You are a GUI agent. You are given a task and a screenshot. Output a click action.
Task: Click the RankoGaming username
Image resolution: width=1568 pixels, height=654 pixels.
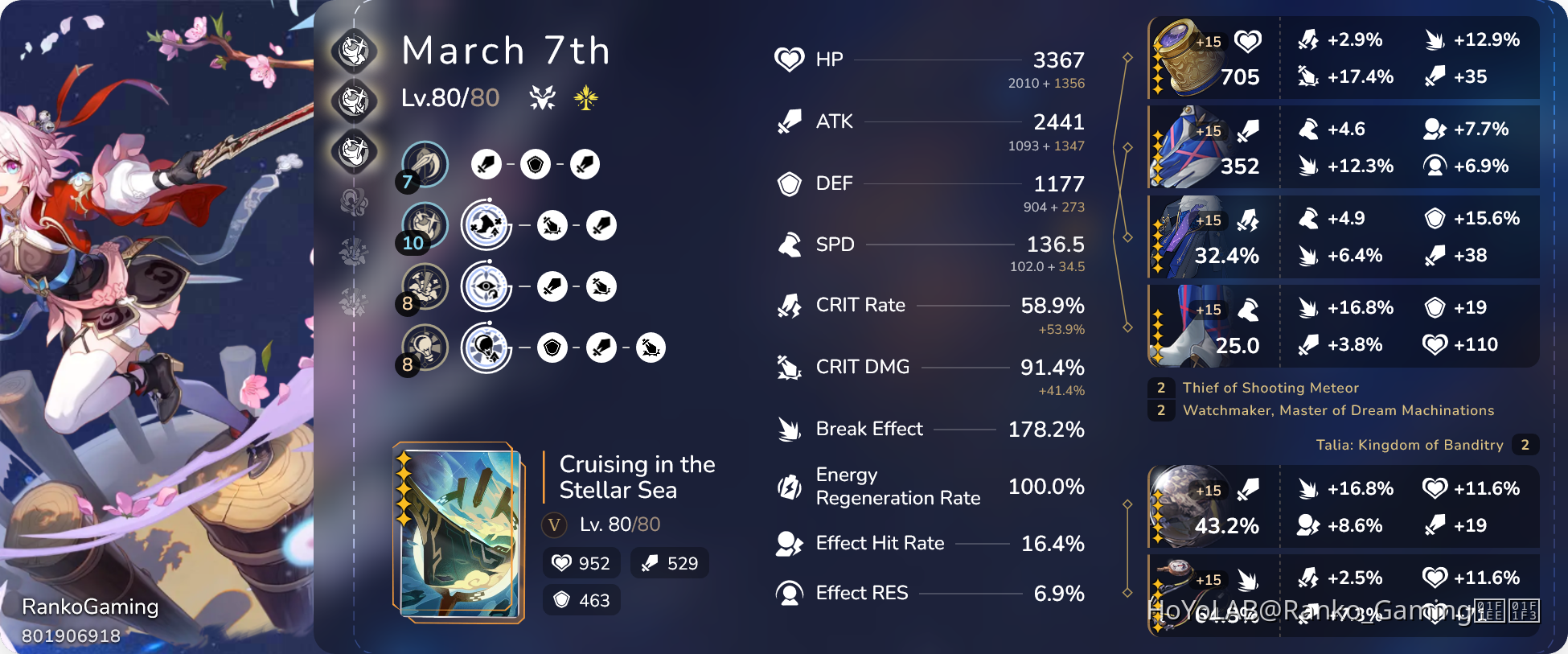[x=90, y=607]
